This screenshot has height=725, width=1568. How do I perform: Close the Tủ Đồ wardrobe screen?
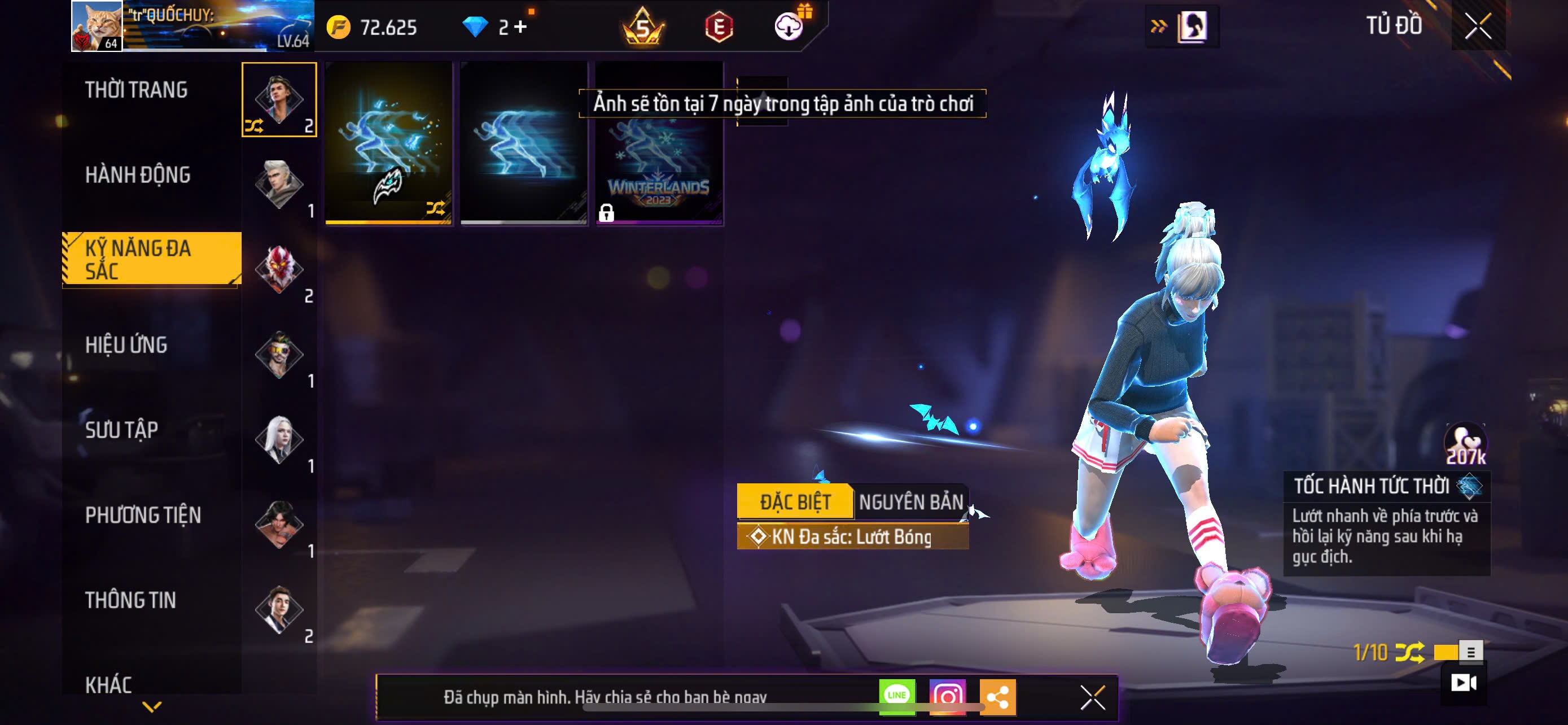[x=1478, y=26]
